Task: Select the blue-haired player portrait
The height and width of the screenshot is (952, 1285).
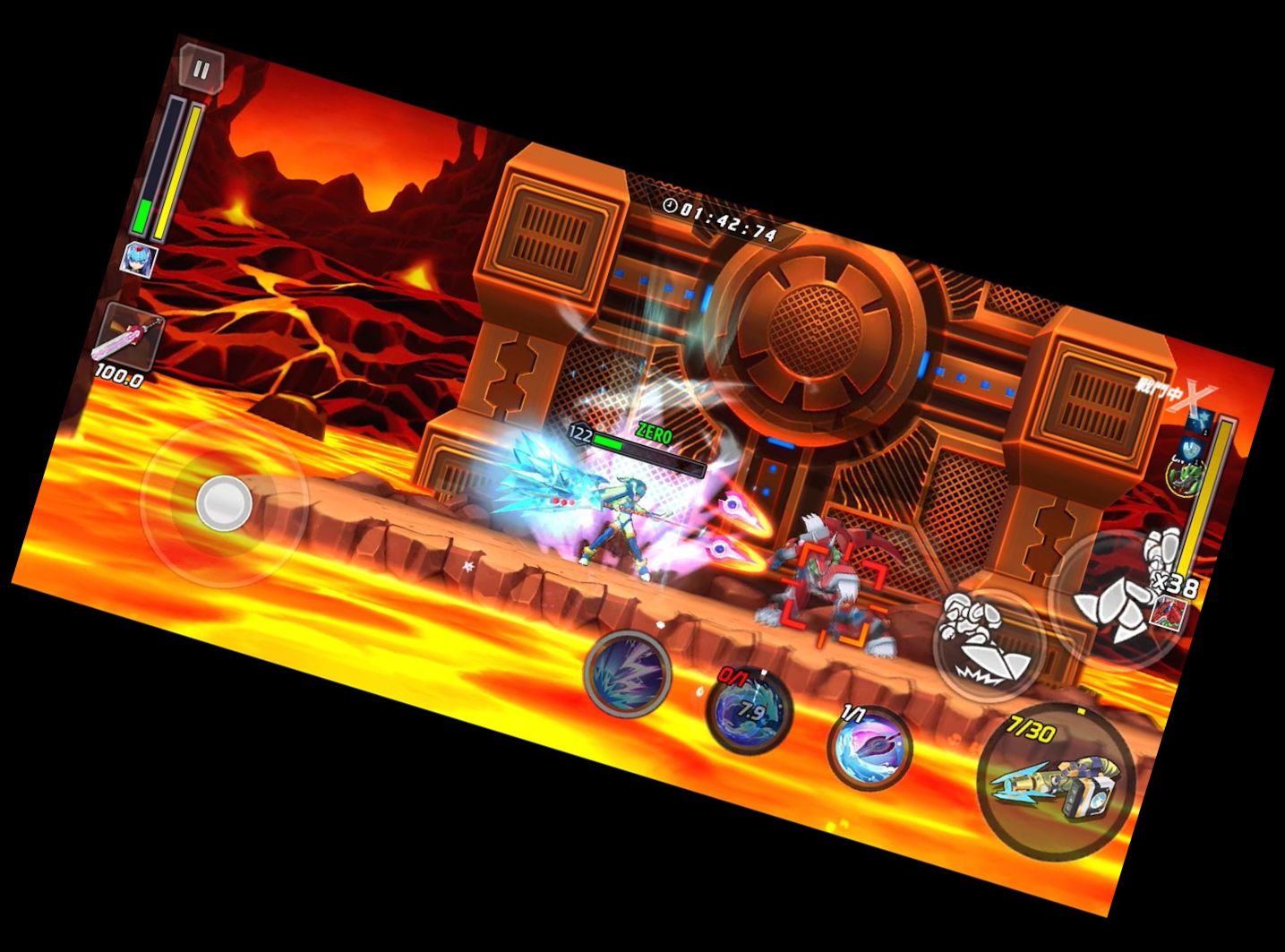Action: coord(141,260)
